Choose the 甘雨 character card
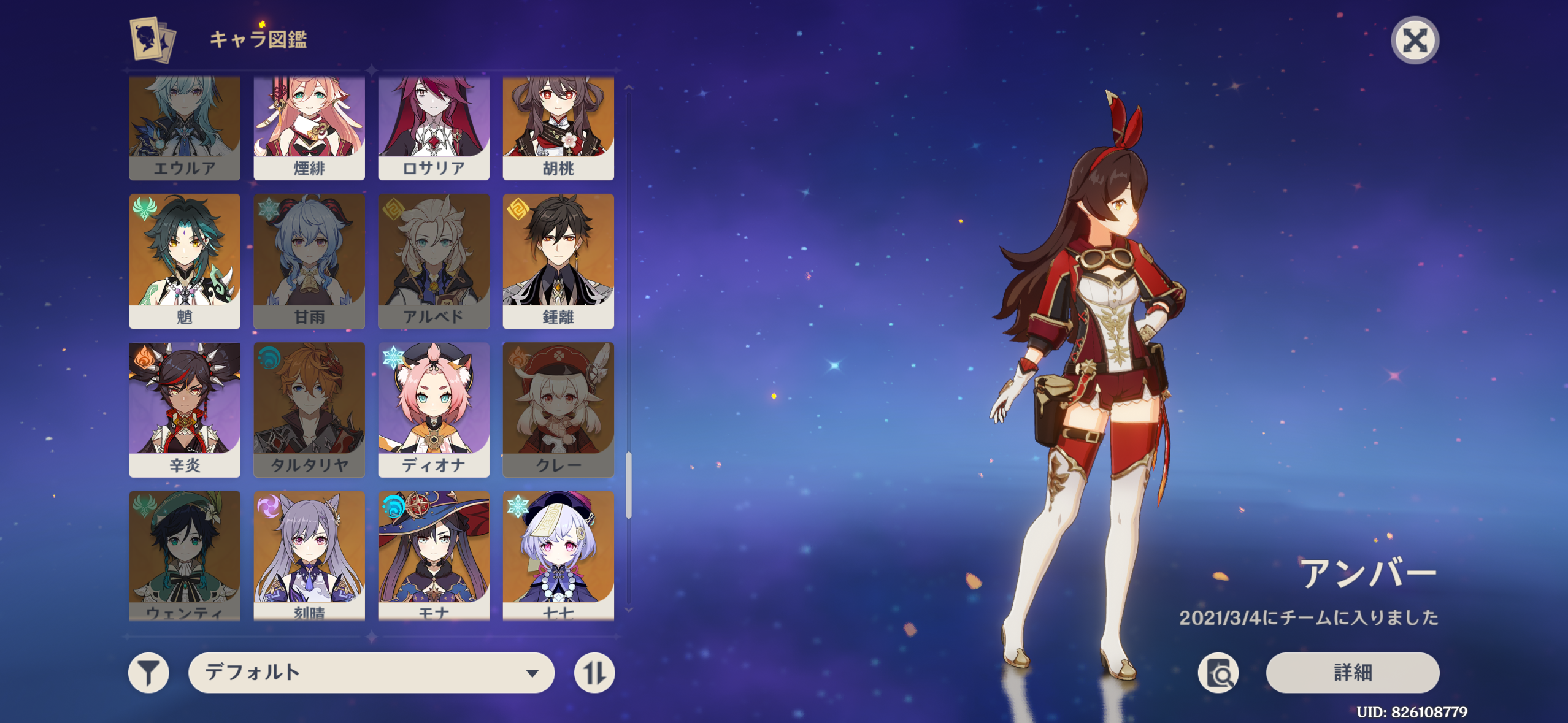Image resolution: width=1568 pixels, height=723 pixels. click(x=309, y=261)
